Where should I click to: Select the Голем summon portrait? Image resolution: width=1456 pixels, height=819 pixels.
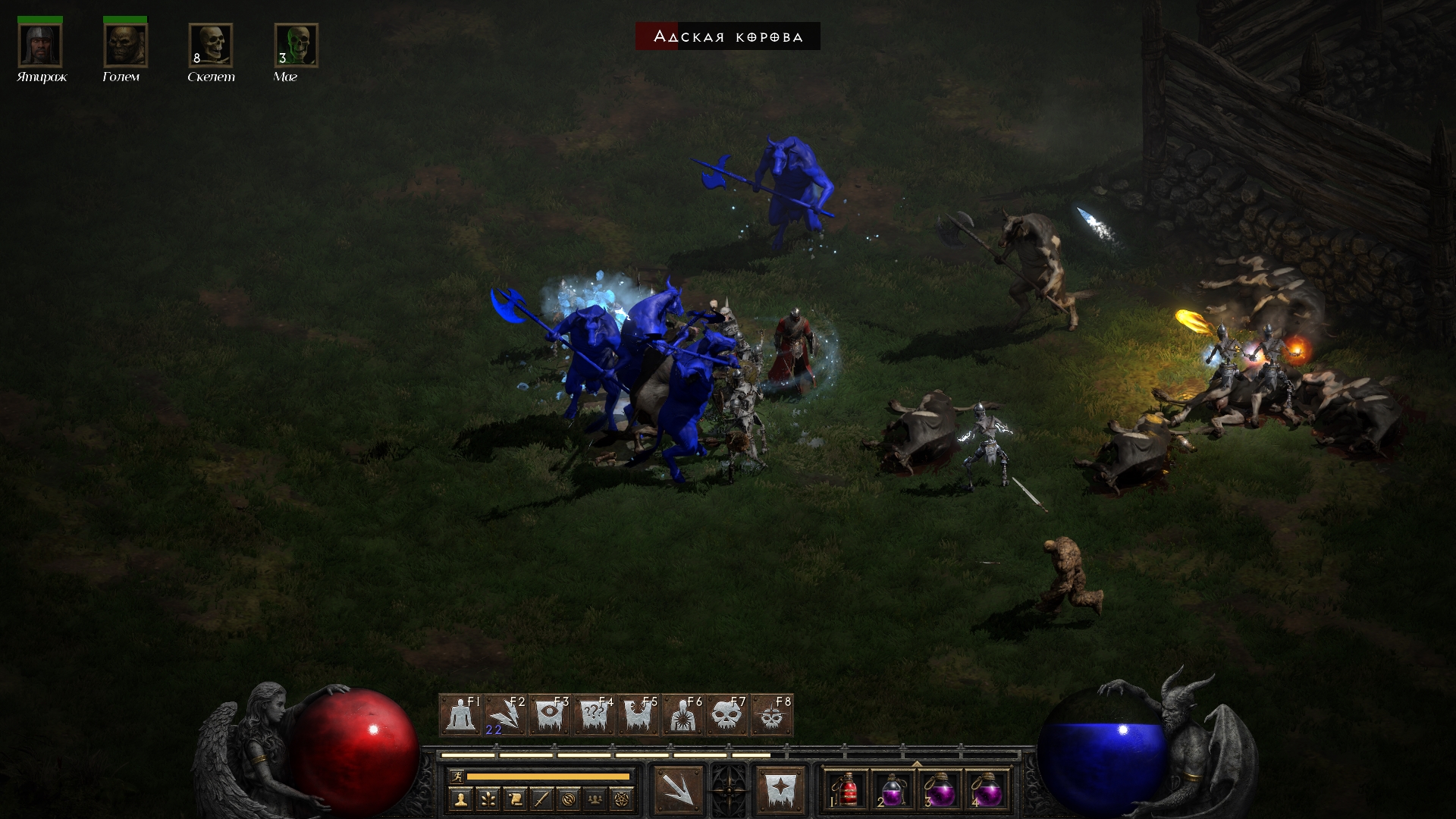(x=125, y=45)
